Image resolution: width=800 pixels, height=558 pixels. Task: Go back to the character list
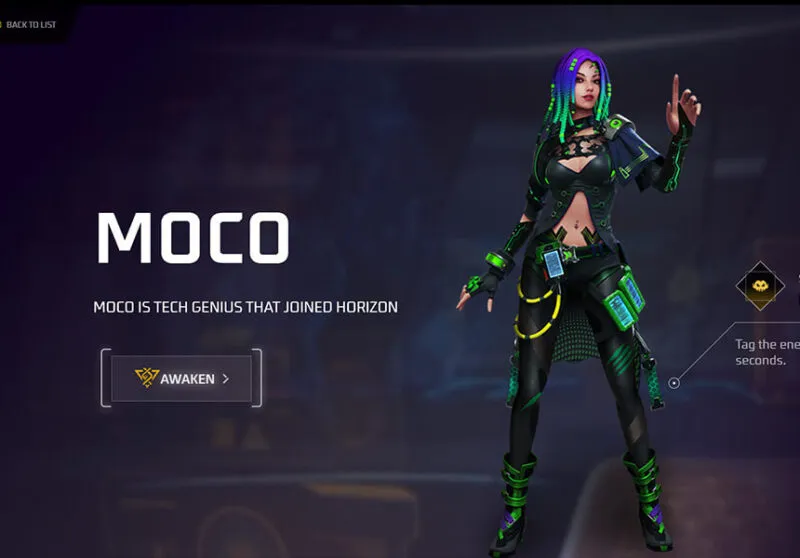[x=30, y=24]
